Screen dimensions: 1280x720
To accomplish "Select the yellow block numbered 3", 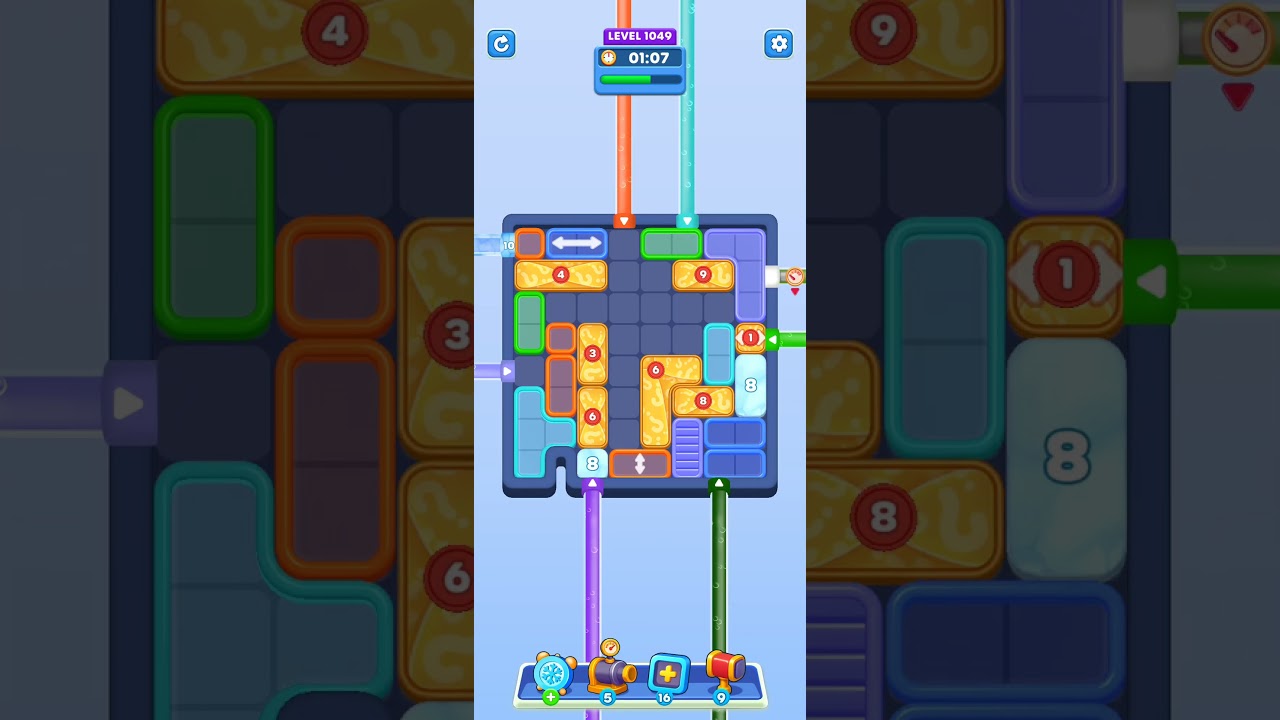I will 591,352.
